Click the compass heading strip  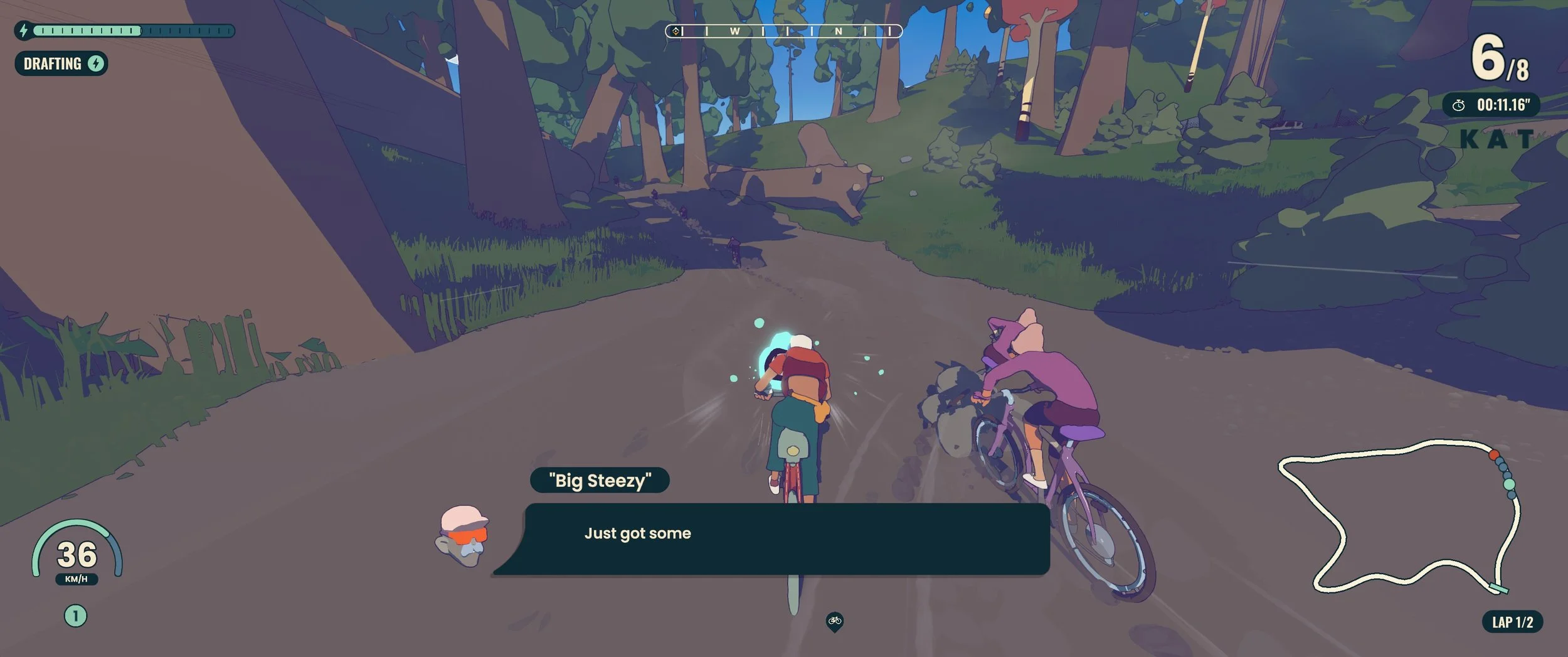[x=783, y=31]
